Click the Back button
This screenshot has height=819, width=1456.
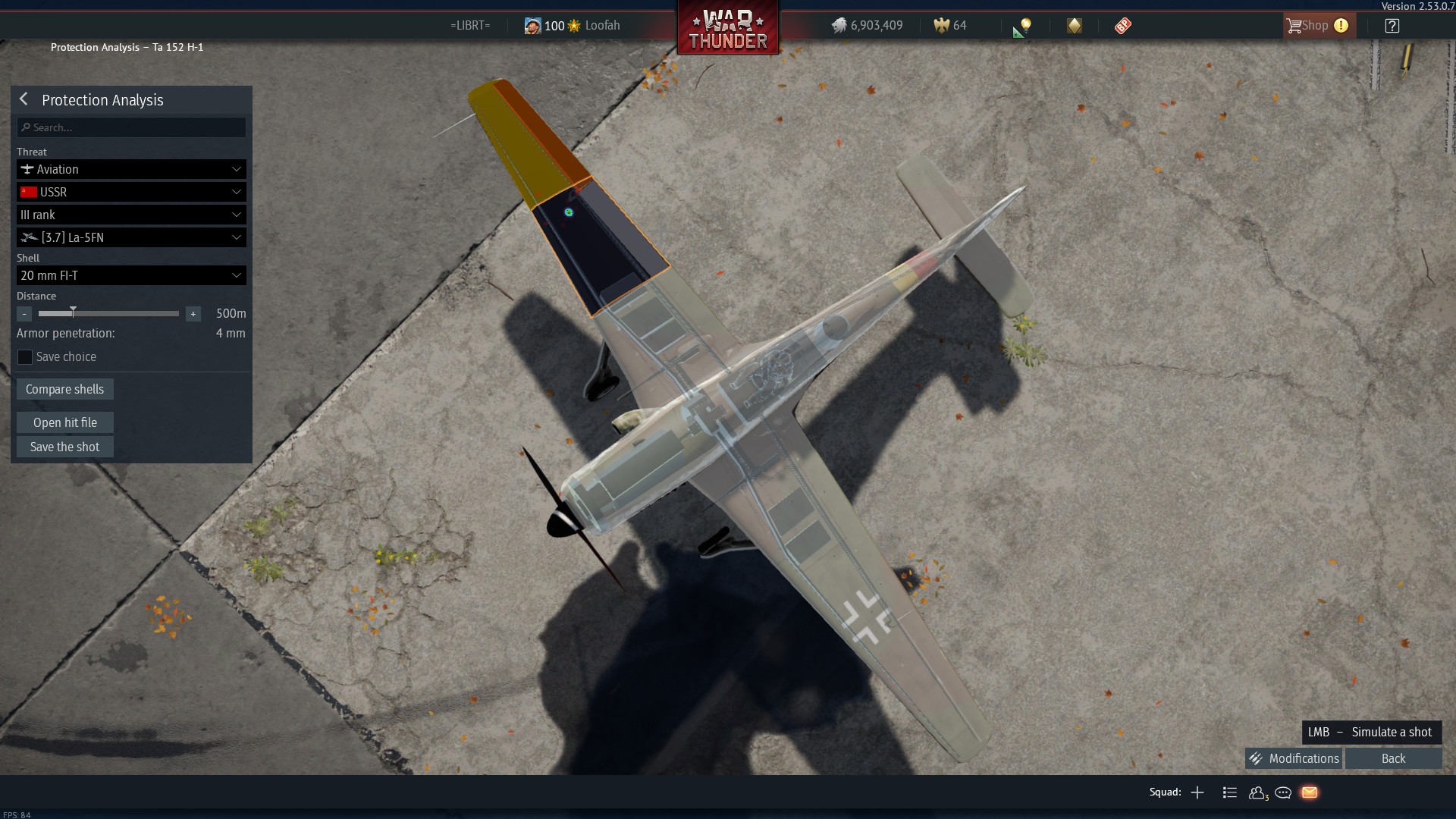point(1393,758)
